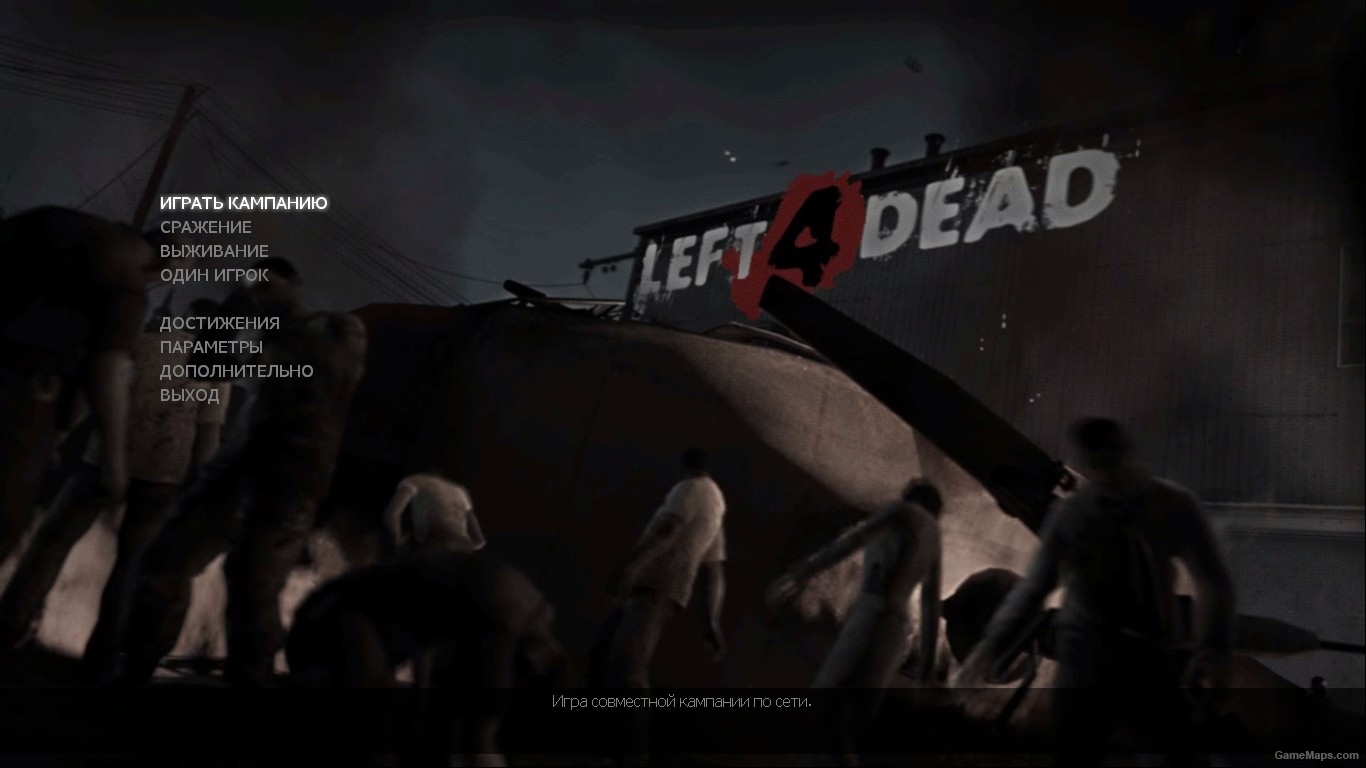Click the cooperative campaign hint text

point(683,702)
